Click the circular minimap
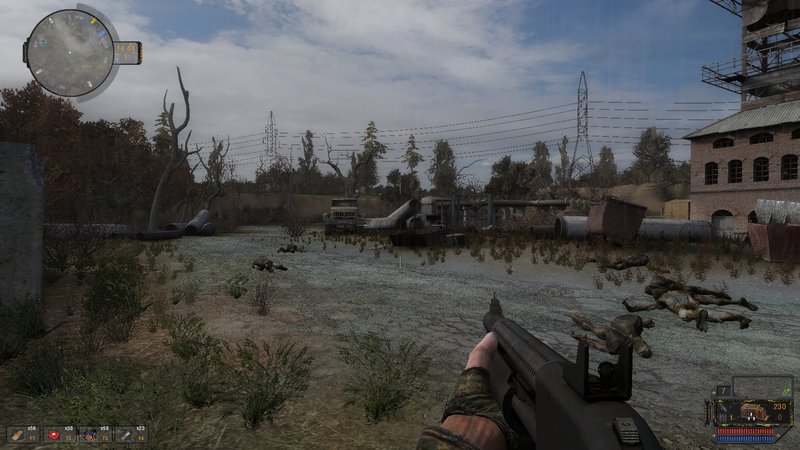This screenshot has width=800, height=450. (x=70, y=53)
